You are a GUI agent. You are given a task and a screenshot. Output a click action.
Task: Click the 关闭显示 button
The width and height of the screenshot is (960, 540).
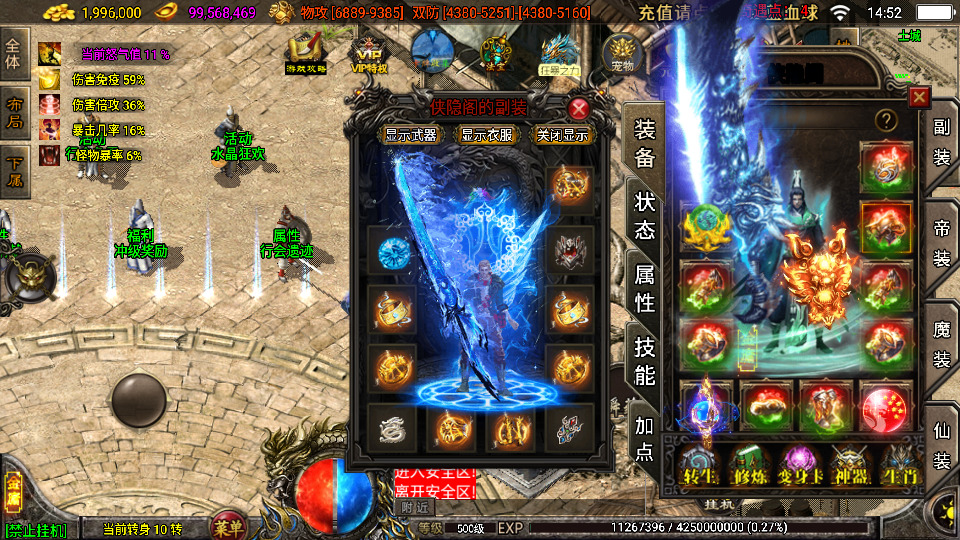tap(562, 135)
